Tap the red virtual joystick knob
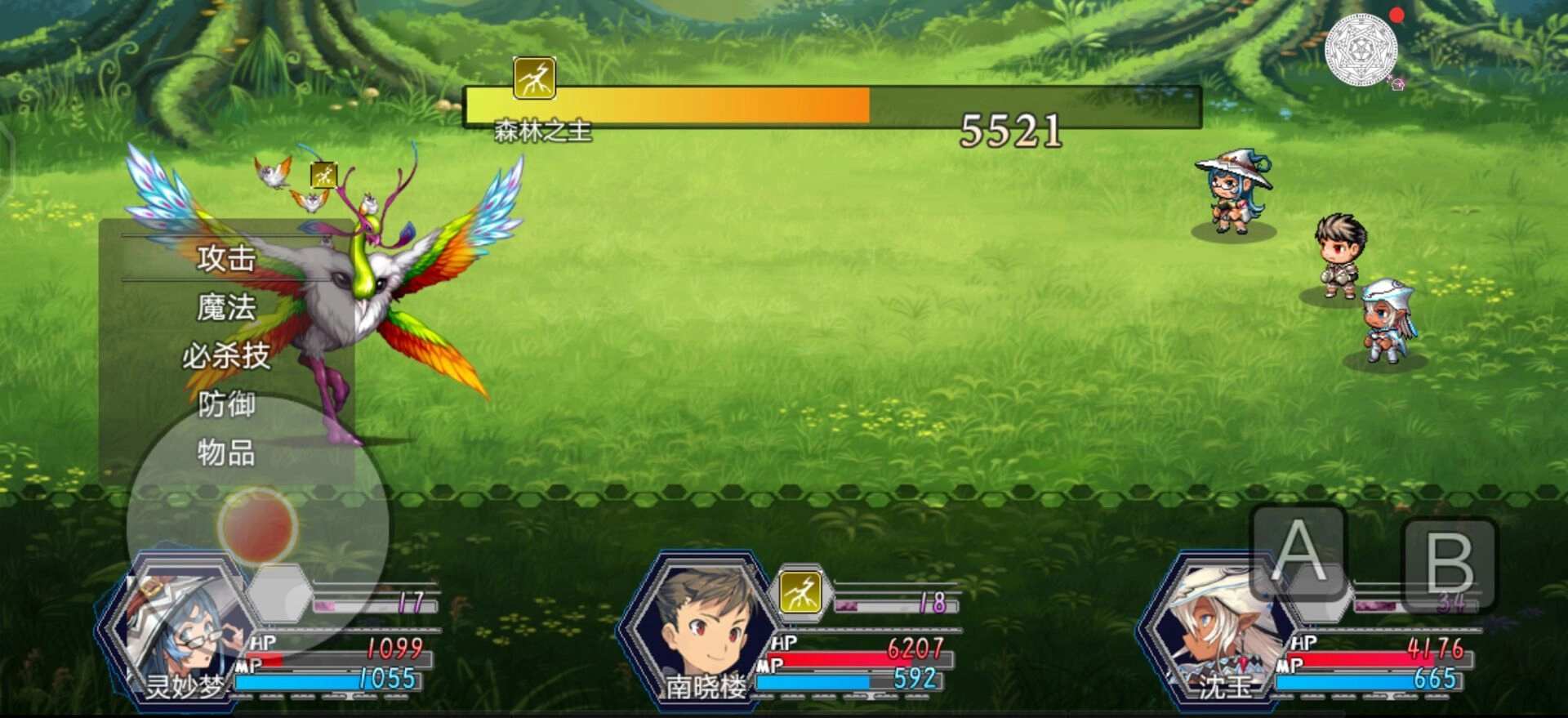Screen dimensions: 1568x718 257,525
